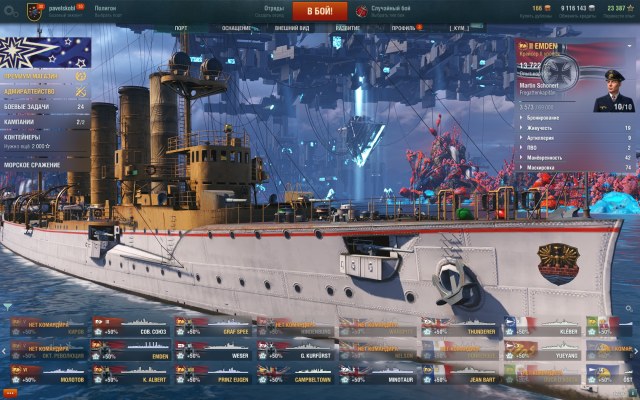Start battle with the В БОЙ! button

coord(320,11)
